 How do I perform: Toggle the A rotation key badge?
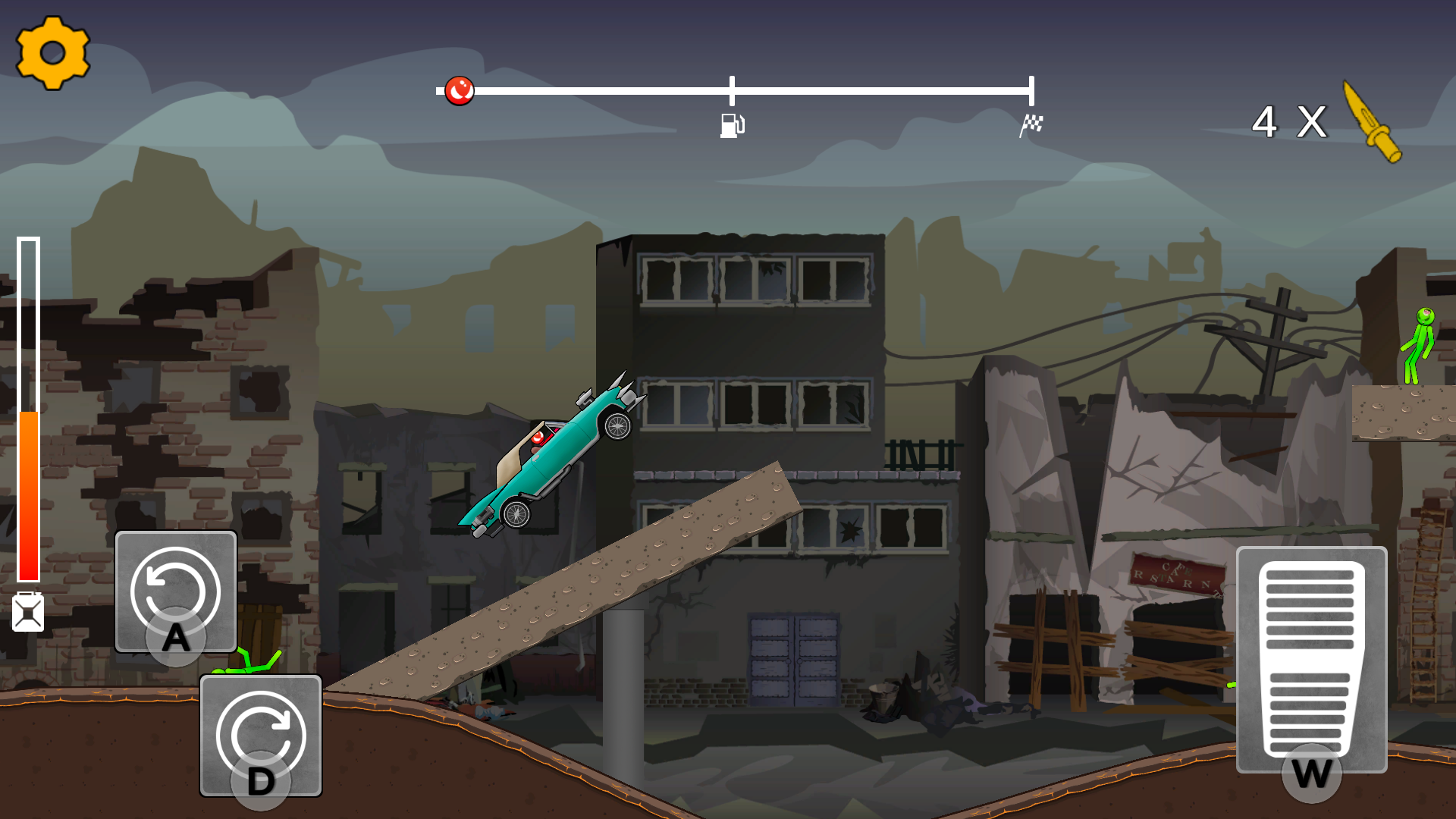[176, 637]
